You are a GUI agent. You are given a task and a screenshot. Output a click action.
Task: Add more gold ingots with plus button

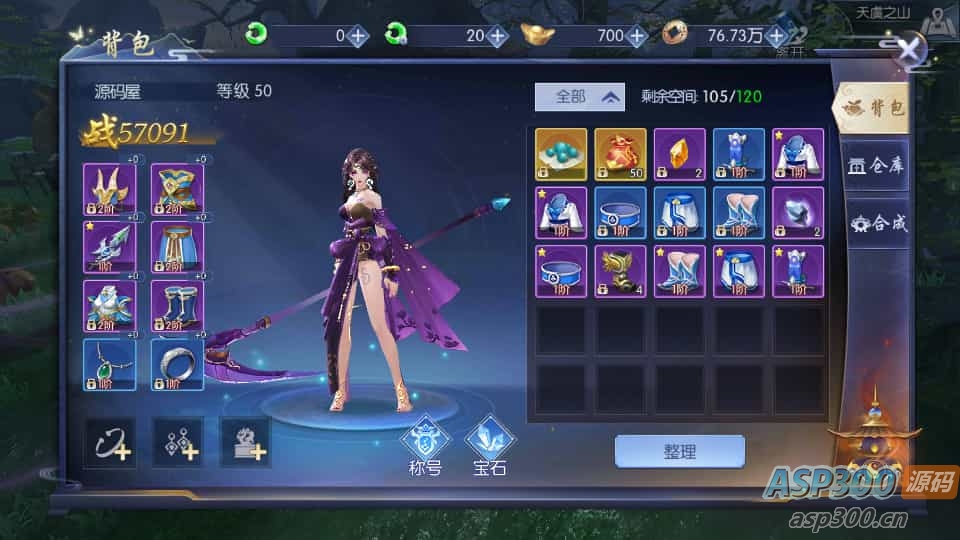637,36
